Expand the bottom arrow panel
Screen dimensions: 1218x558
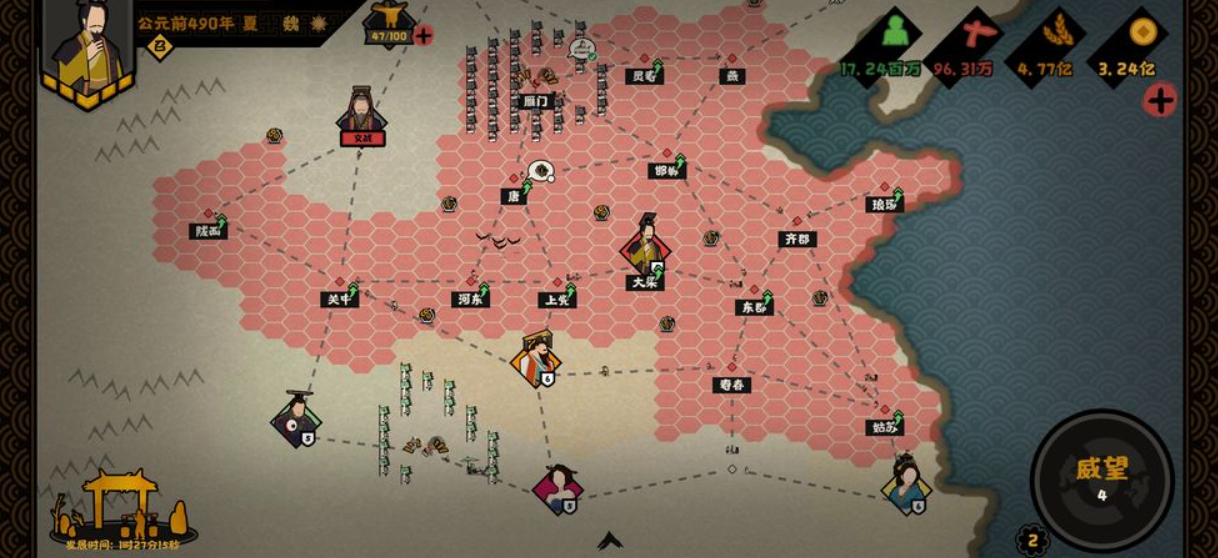coord(610,541)
